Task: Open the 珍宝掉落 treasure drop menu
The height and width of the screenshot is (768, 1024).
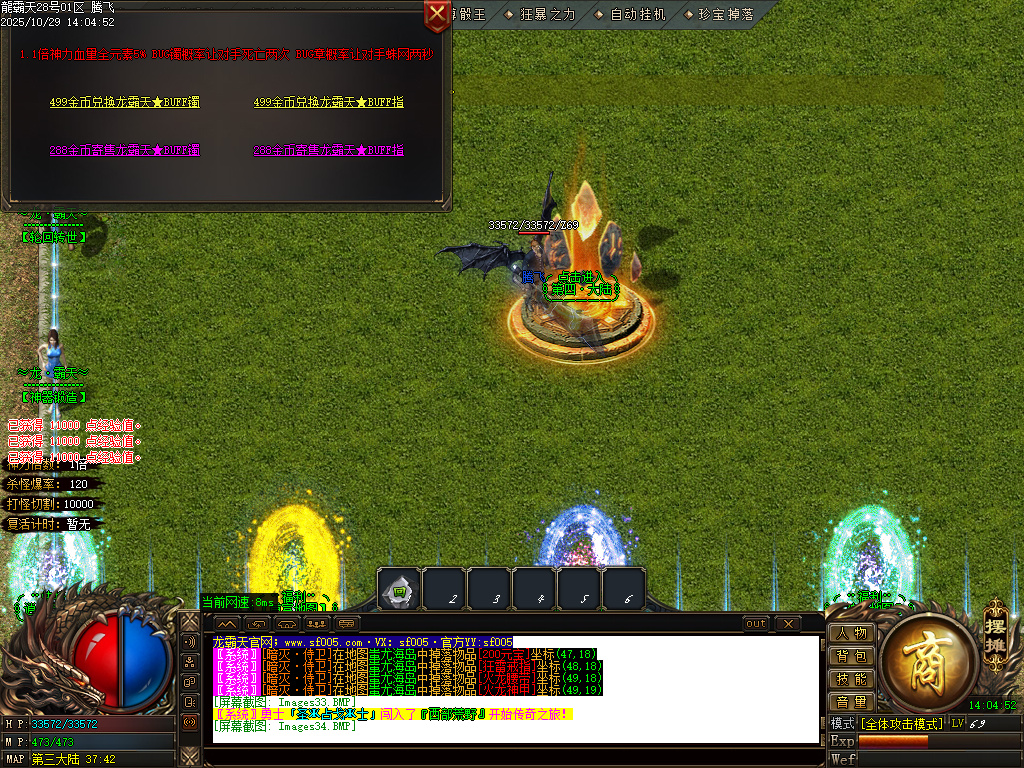Action: 719,14
